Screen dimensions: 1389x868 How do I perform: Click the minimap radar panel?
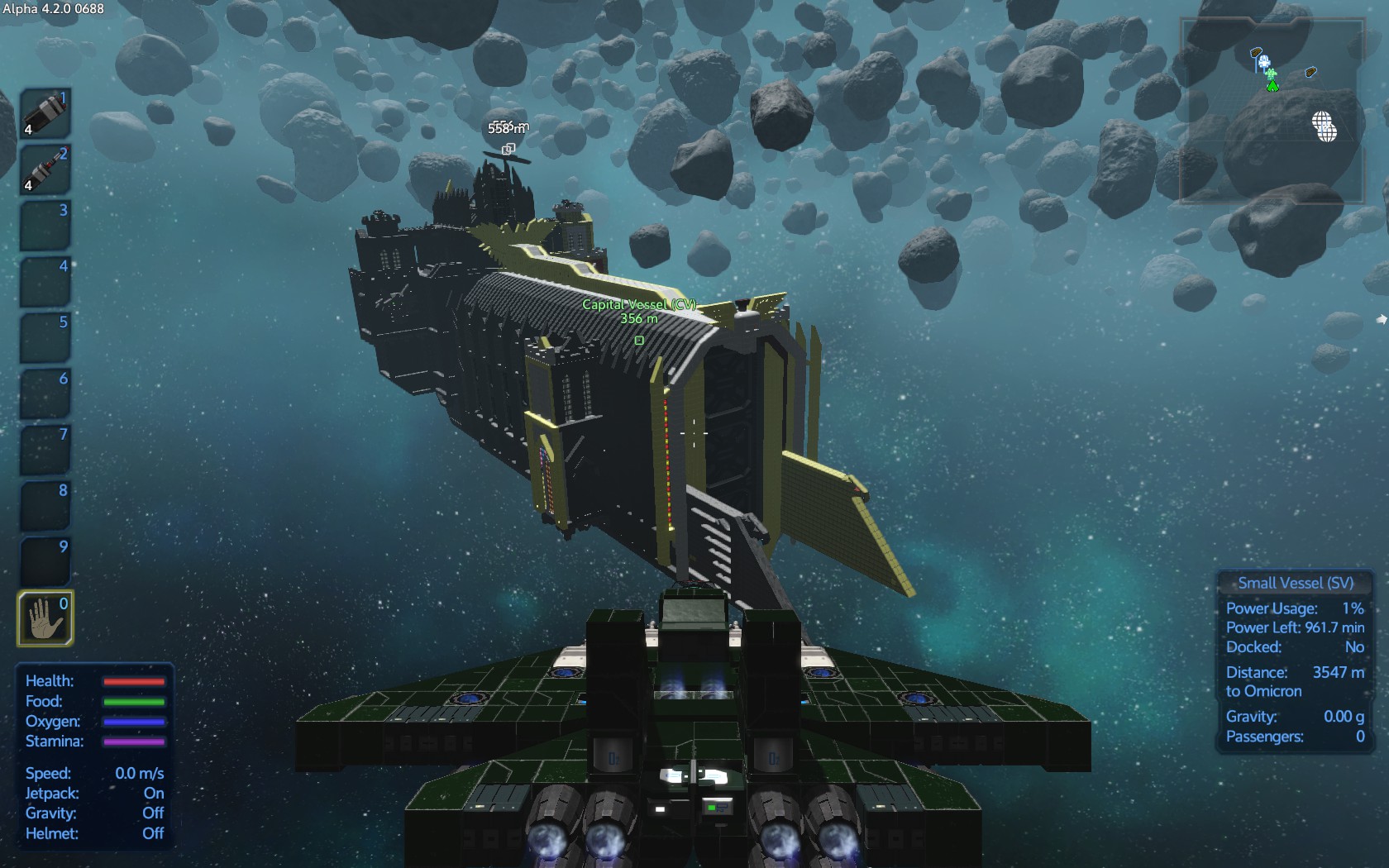(1272, 112)
